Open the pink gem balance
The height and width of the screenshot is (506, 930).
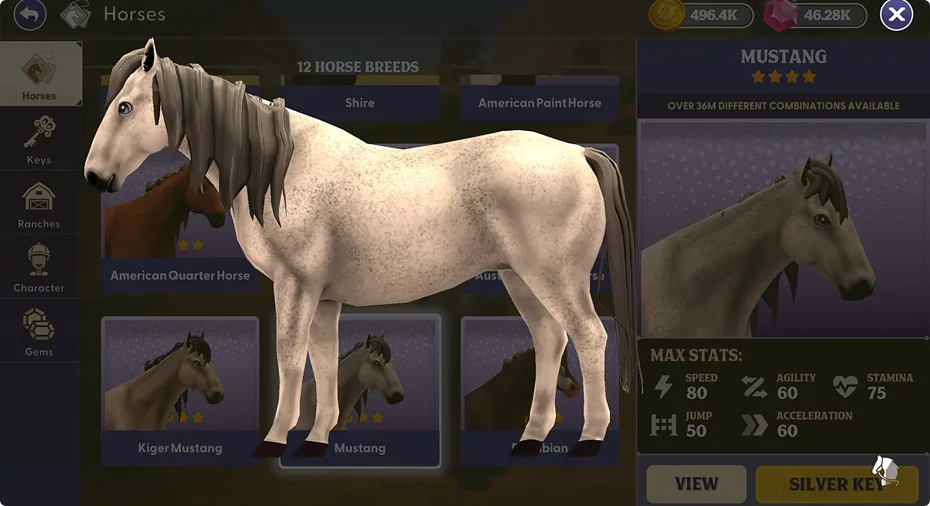point(814,15)
